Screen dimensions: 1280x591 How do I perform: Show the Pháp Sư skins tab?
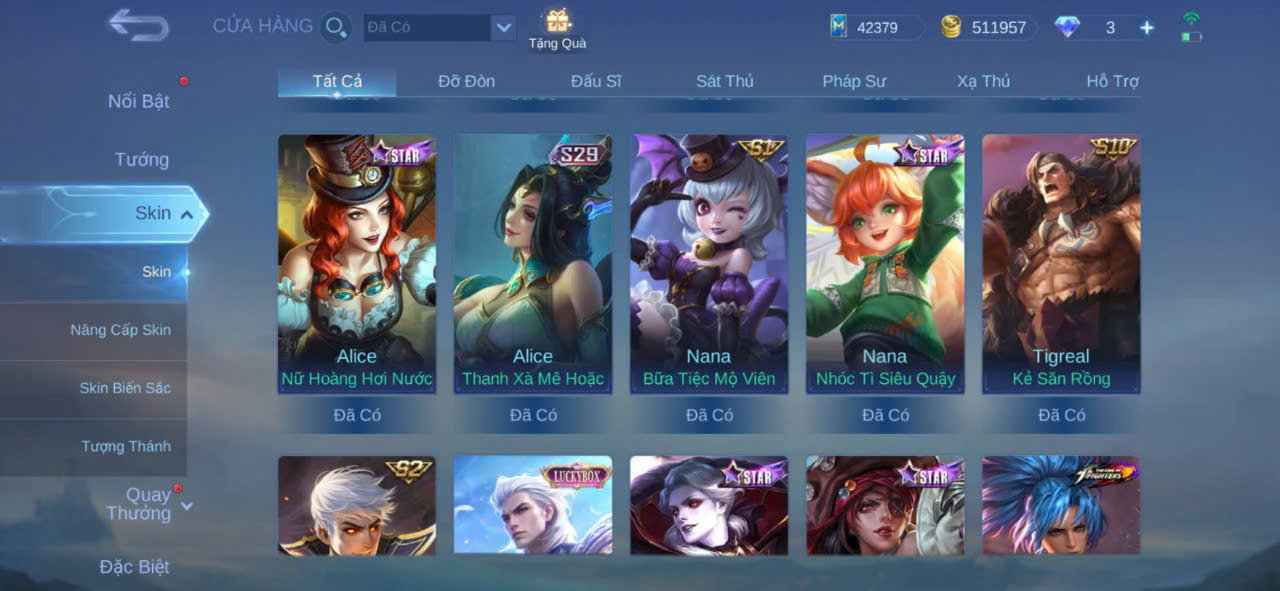[854, 81]
